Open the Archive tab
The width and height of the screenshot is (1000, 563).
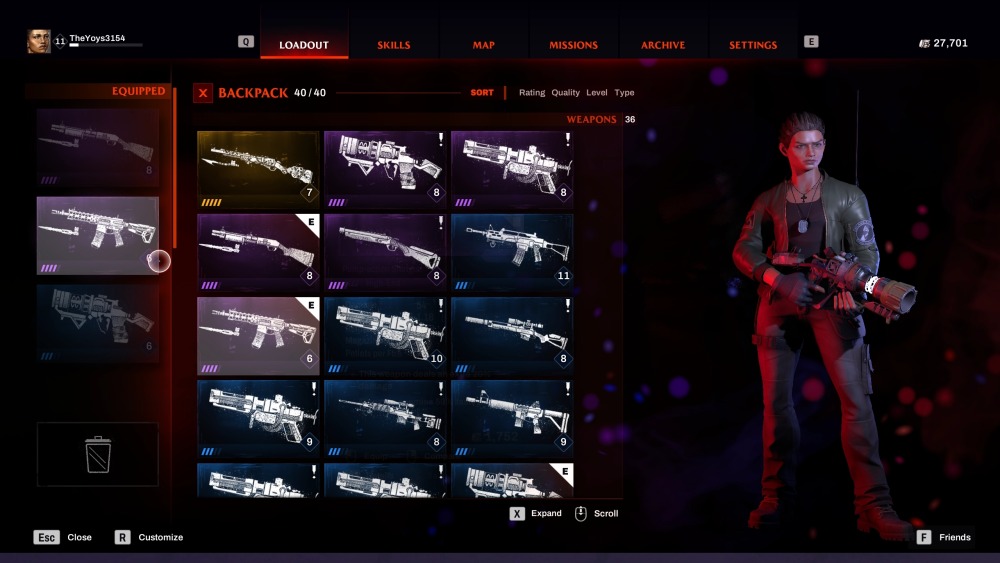tap(663, 45)
